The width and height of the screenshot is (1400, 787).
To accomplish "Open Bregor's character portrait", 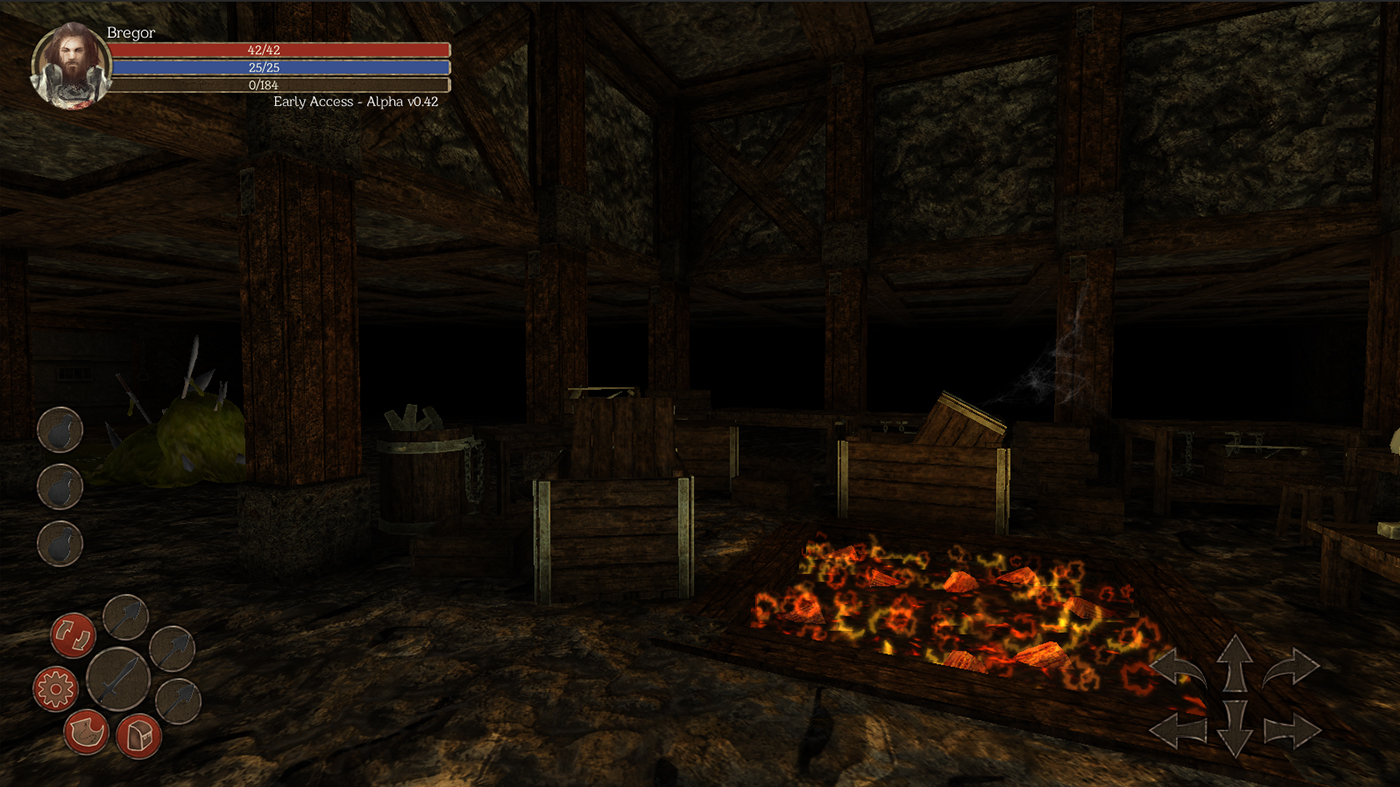I will [70, 65].
